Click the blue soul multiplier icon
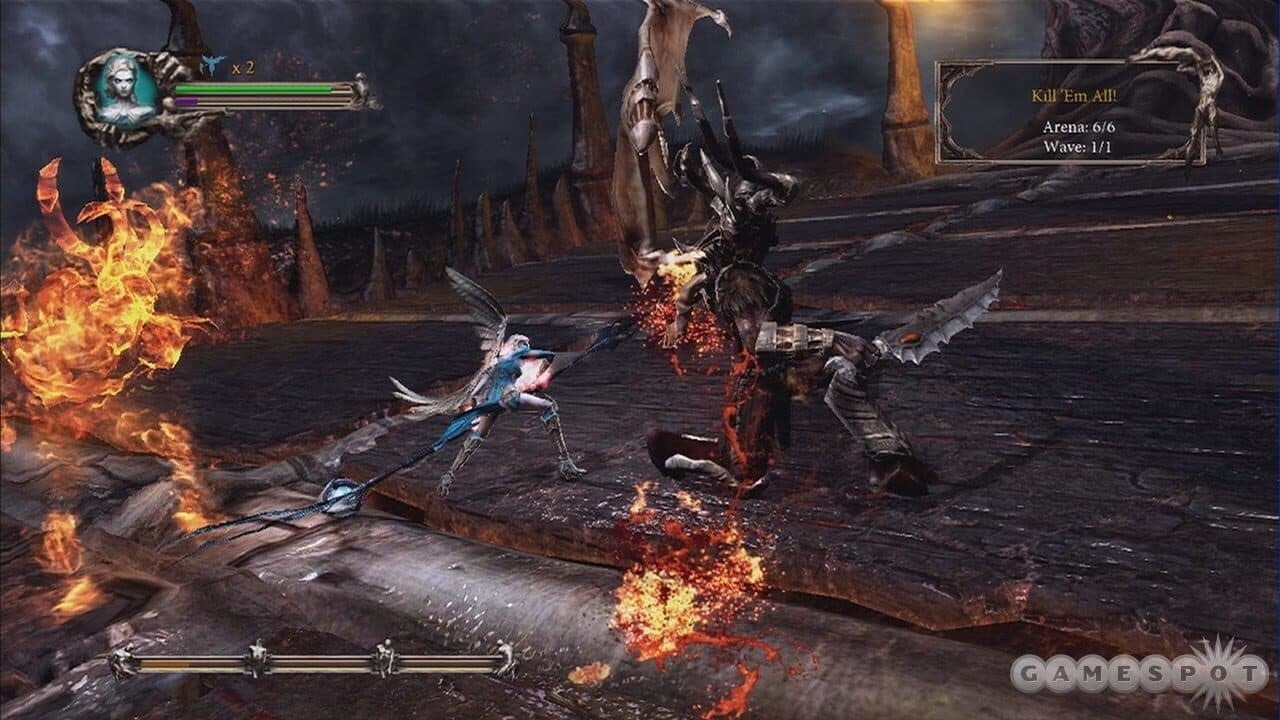1280x720 pixels. 210,62
